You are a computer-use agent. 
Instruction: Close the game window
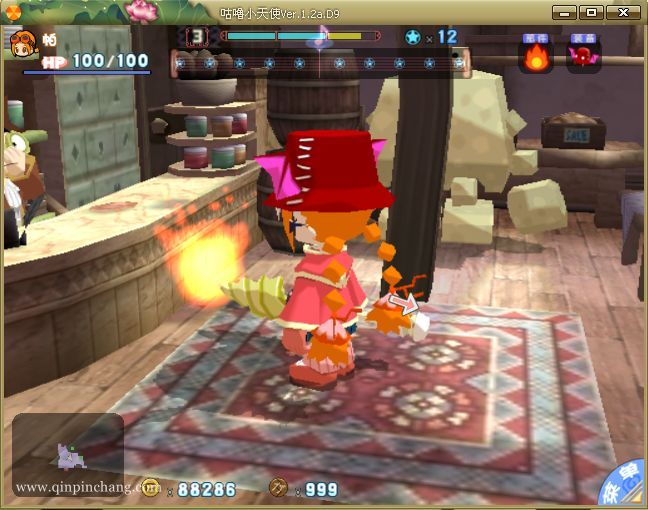[x=623, y=12]
